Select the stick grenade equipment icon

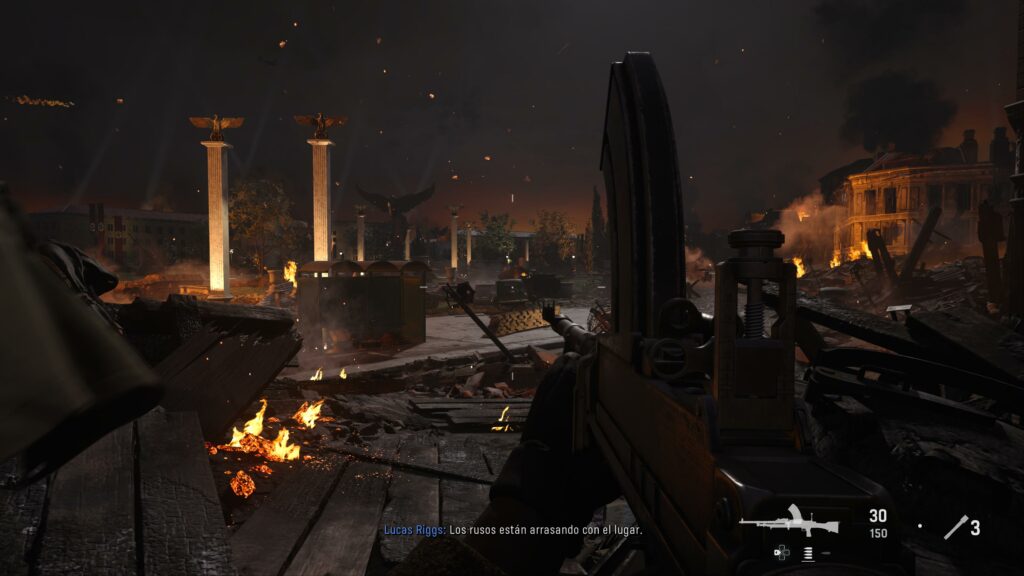(955, 527)
